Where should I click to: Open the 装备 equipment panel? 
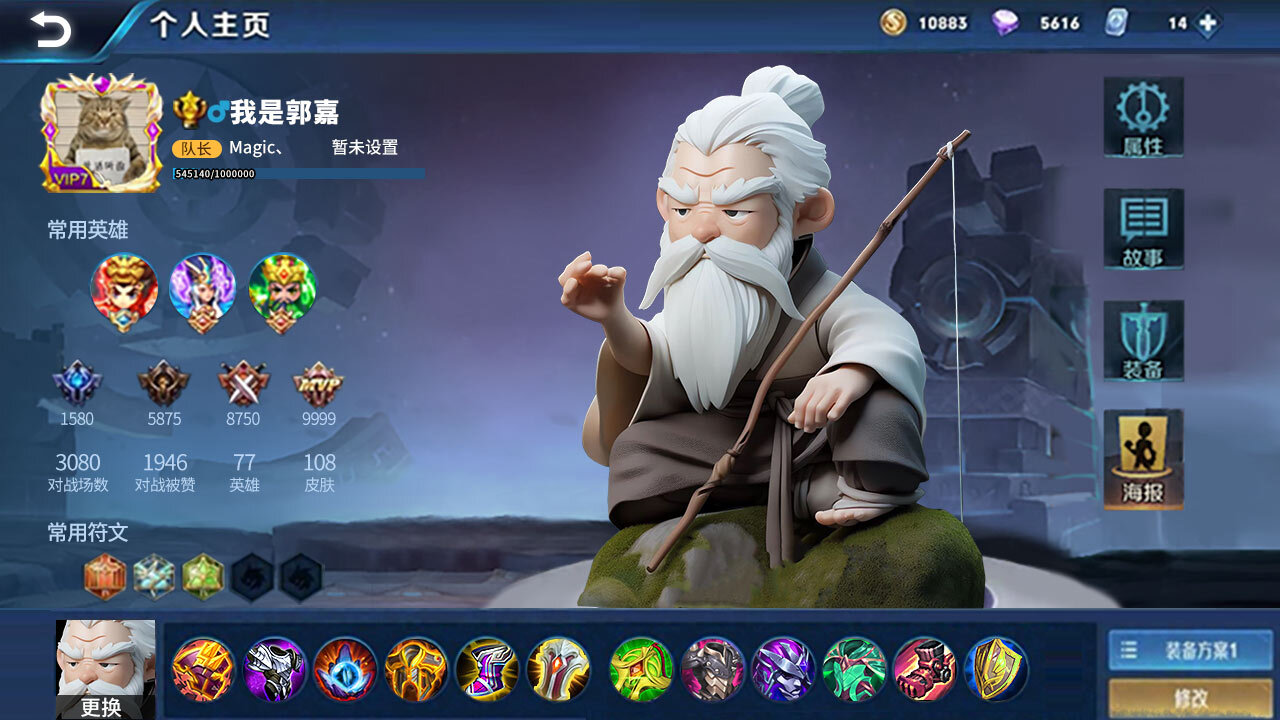click(x=1143, y=341)
